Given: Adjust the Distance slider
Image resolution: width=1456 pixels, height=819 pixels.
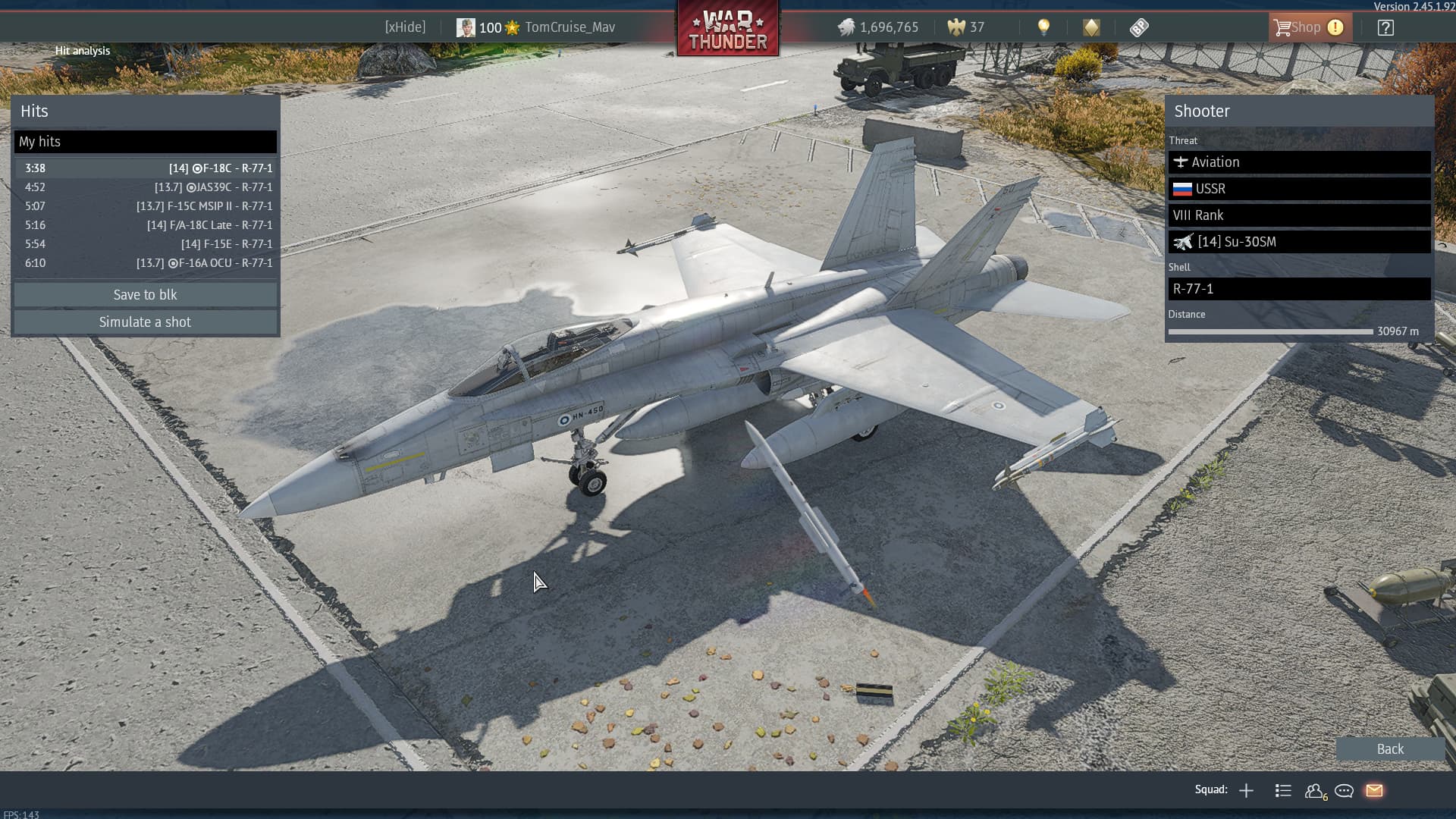Looking at the screenshot, I should [1271, 331].
